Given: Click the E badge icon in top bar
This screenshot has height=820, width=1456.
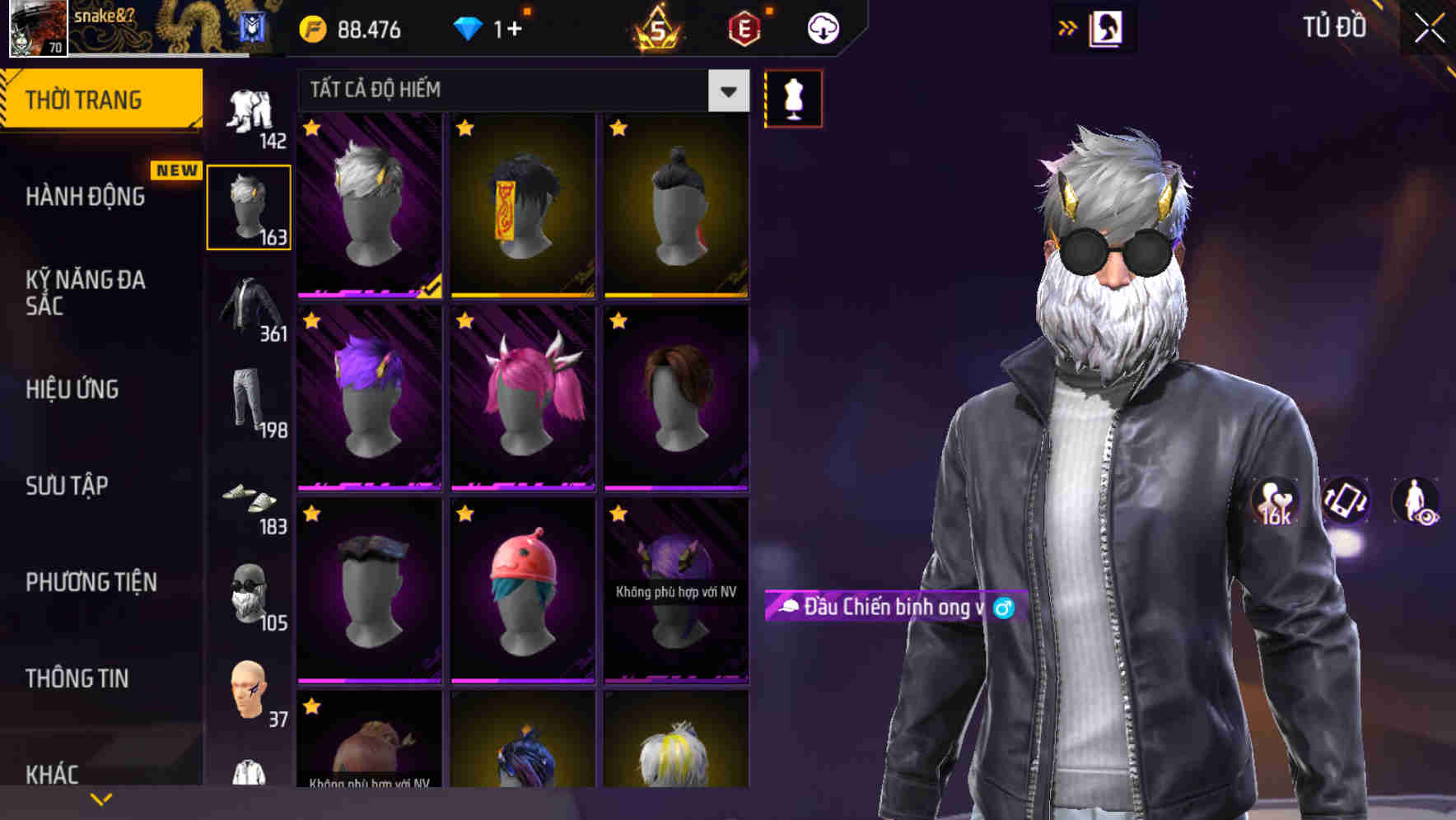Looking at the screenshot, I should click(744, 27).
